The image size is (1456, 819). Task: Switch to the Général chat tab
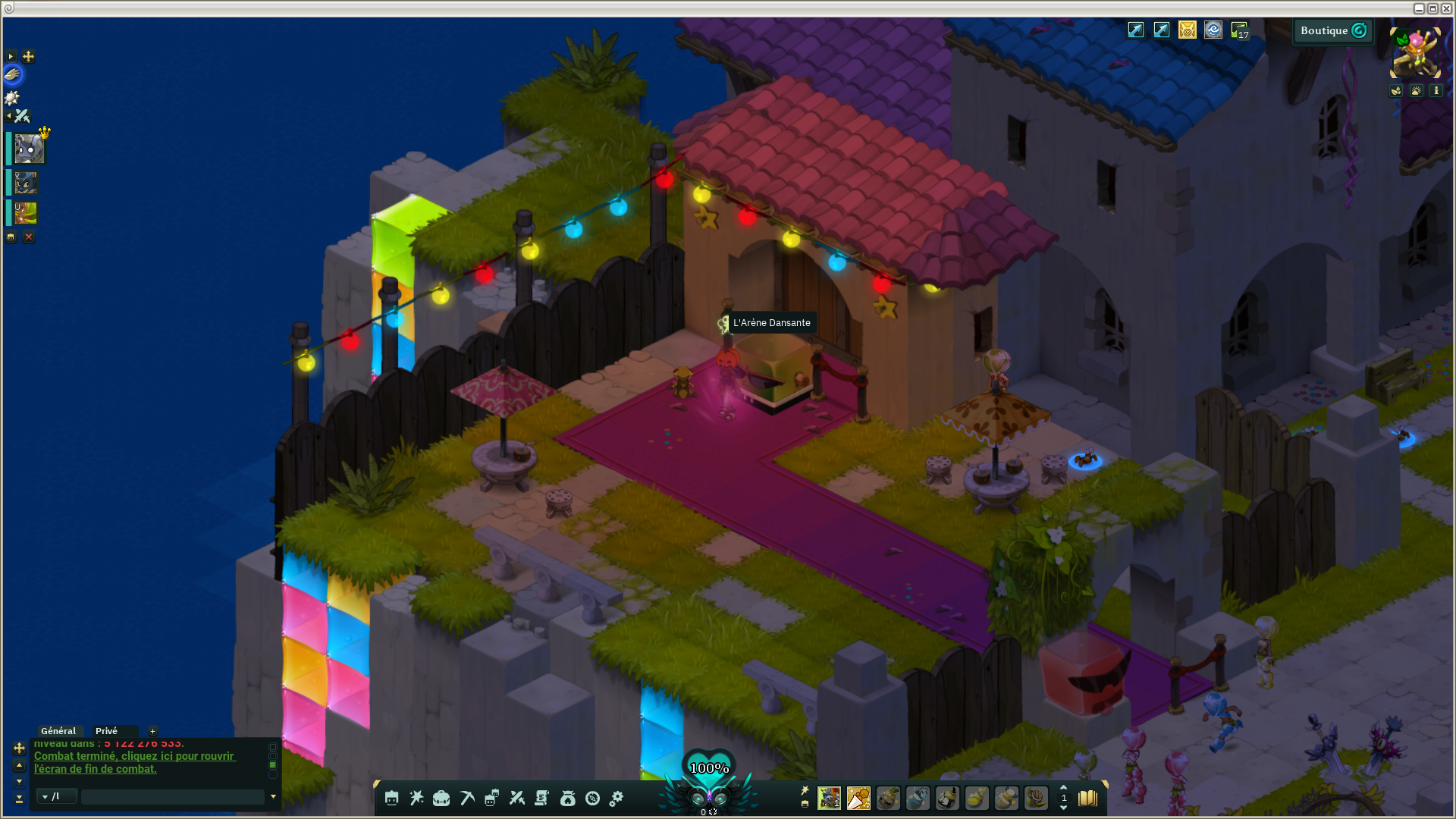[59, 730]
